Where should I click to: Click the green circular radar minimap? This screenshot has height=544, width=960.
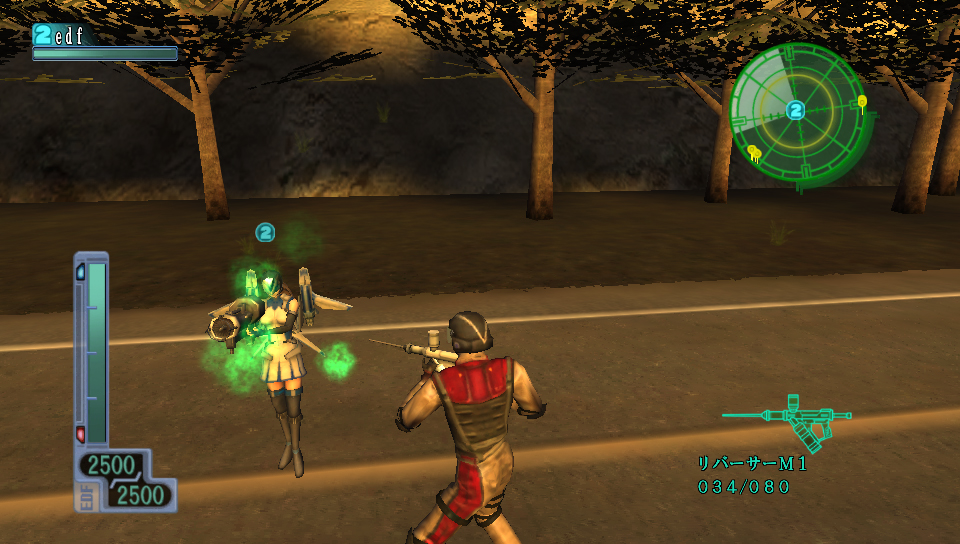click(796, 112)
